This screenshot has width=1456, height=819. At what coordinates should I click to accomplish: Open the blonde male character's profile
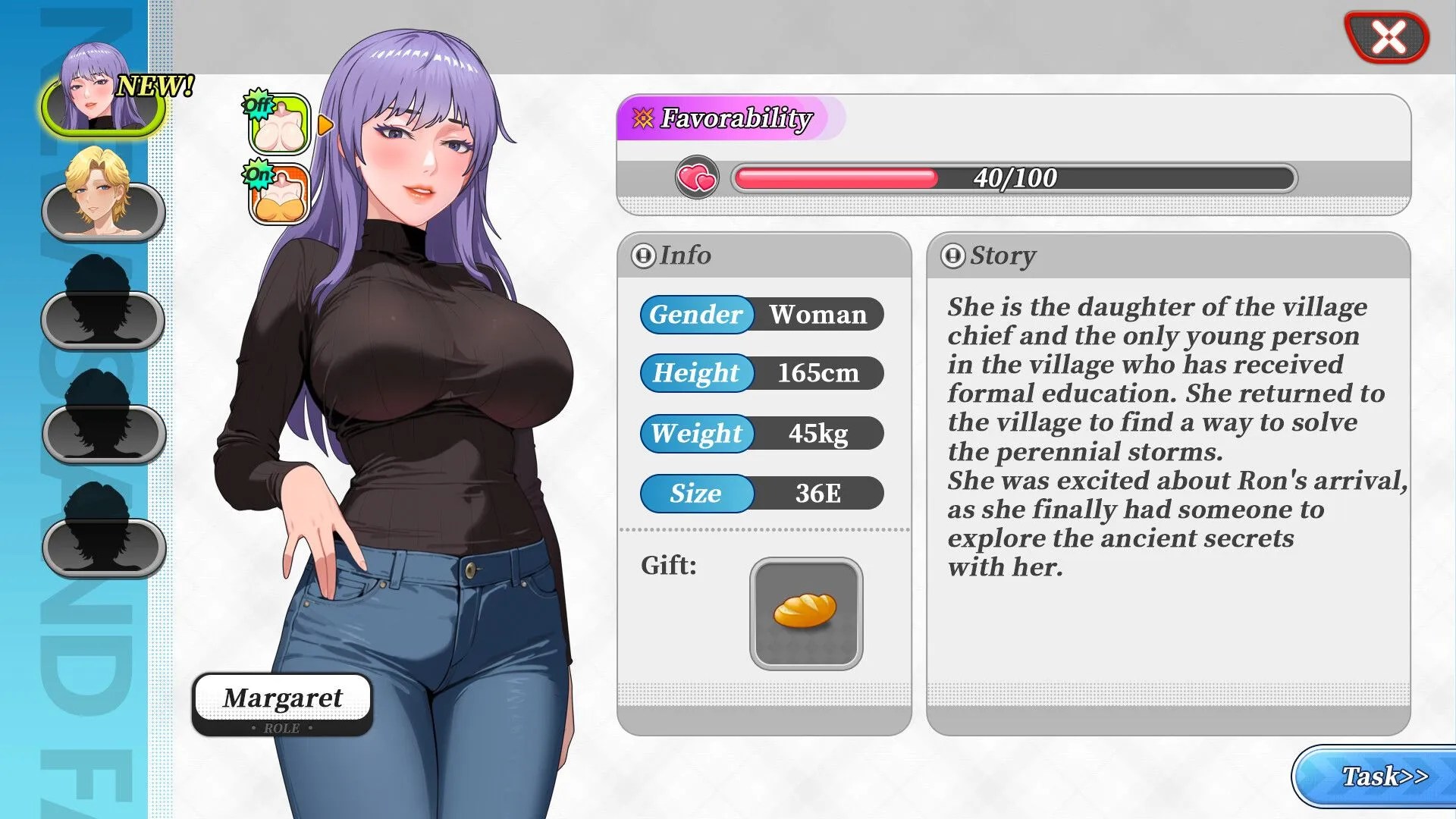(102, 212)
